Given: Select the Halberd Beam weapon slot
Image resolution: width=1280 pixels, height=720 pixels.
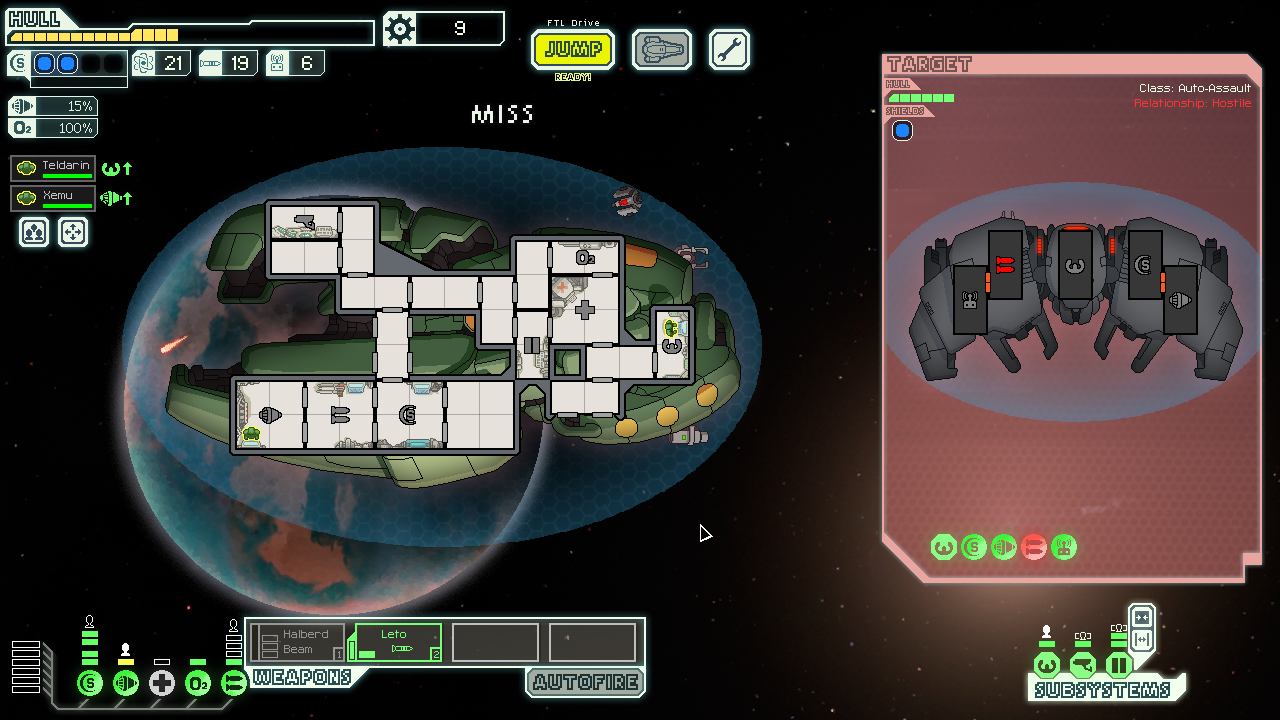Looking at the screenshot, I should coord(298,642).
